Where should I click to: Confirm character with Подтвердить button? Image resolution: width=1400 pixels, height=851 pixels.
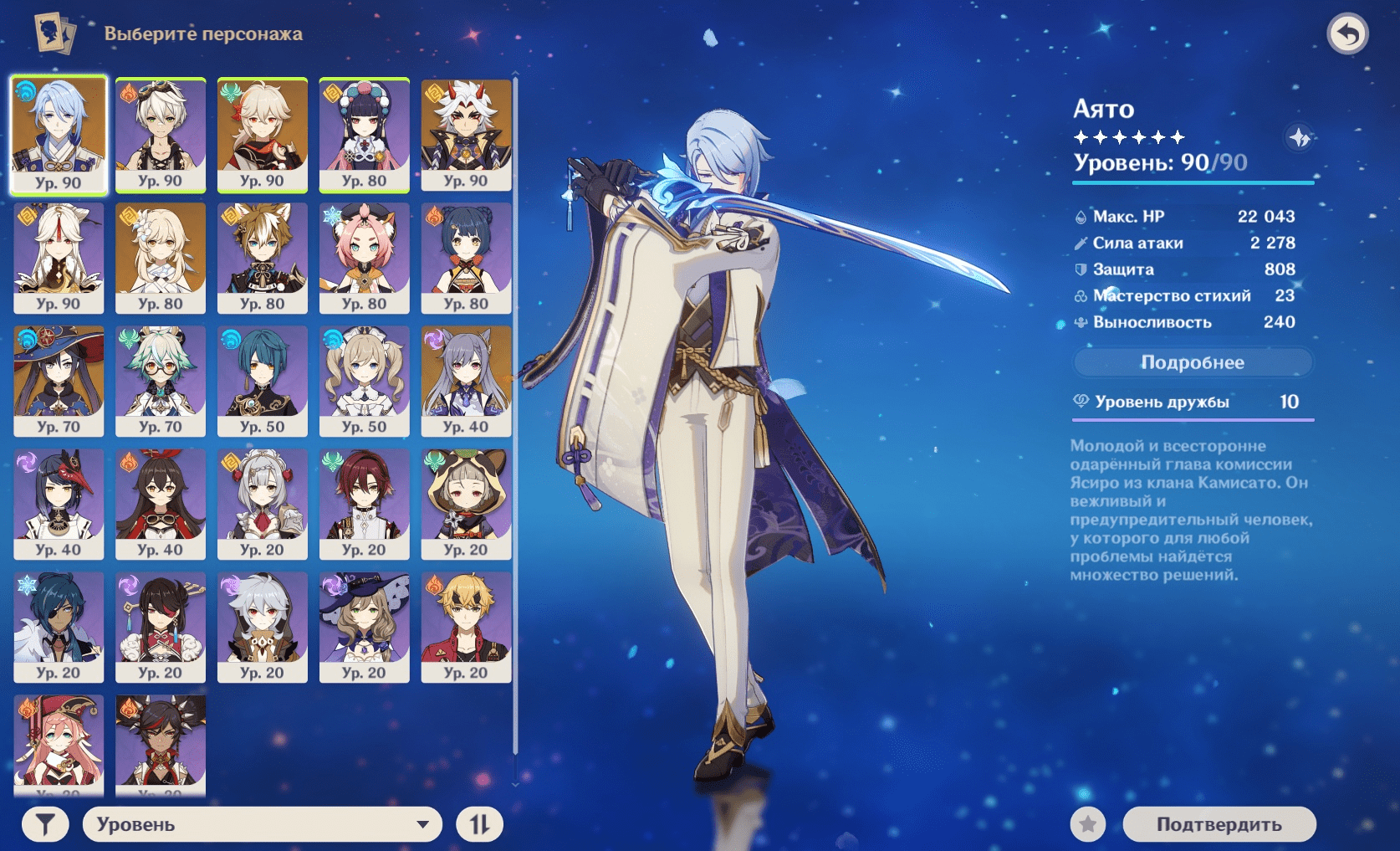[1219, 824]
